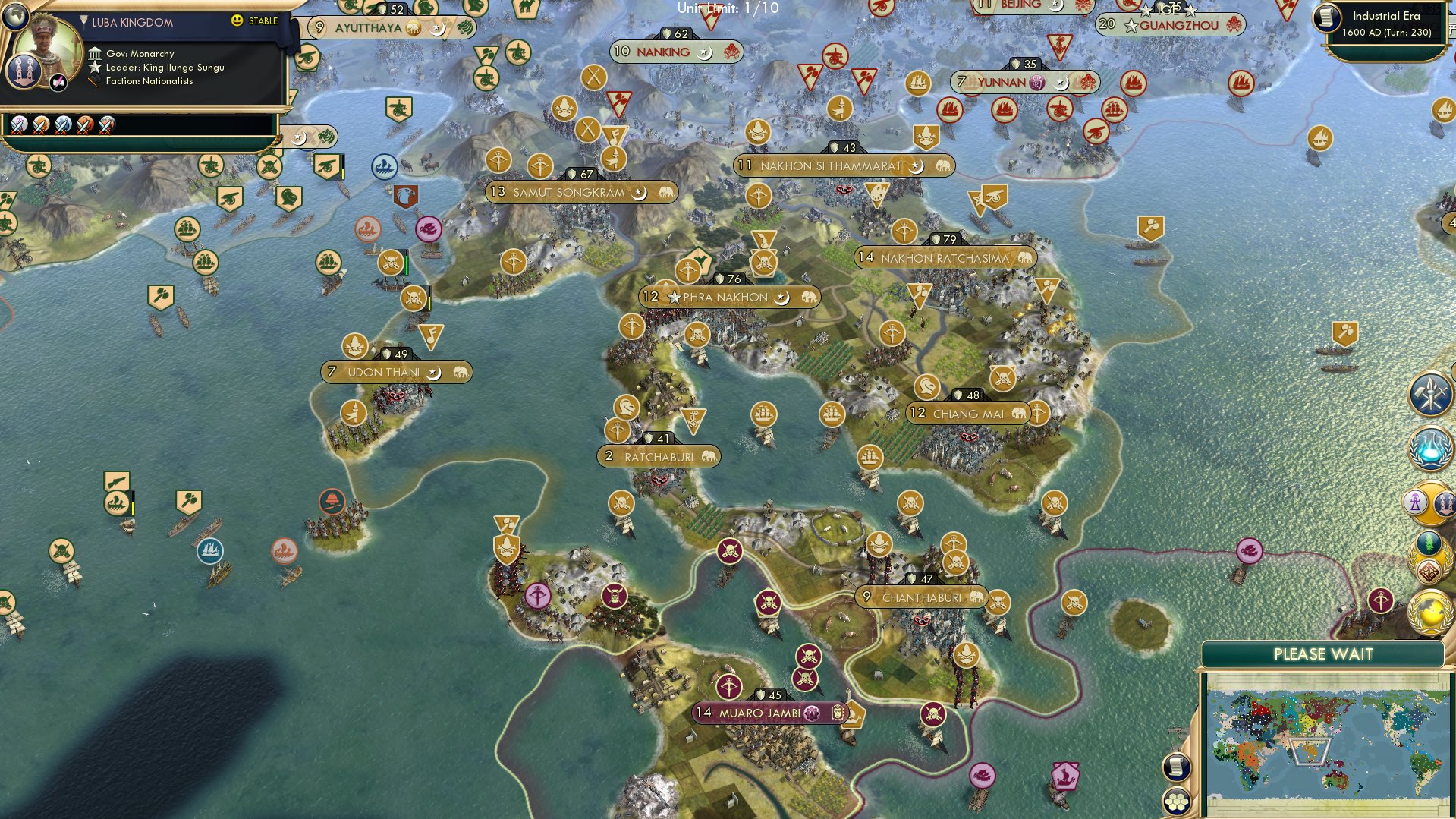The width and height of the screenshot is (1456, 819).
Task: Click the purple religion overview icon
Action: [x=1416, y=503]
